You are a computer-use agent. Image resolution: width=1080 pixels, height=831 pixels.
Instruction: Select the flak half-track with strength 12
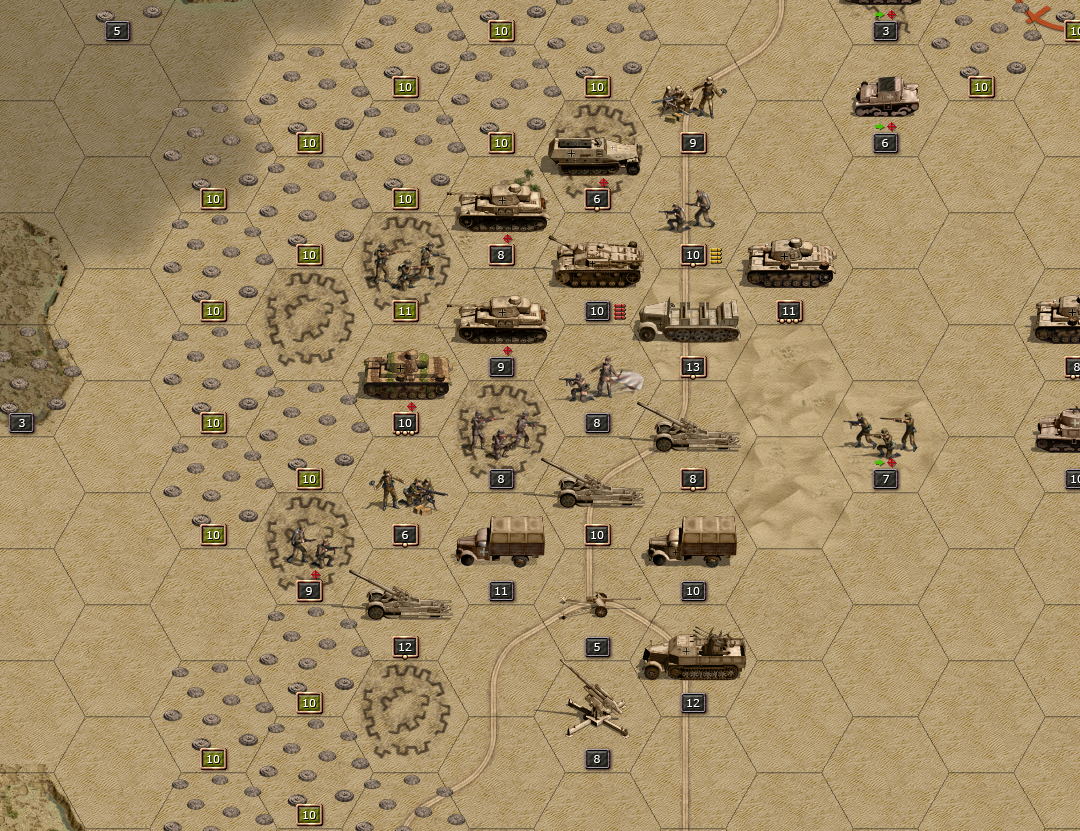click(693, 655)
